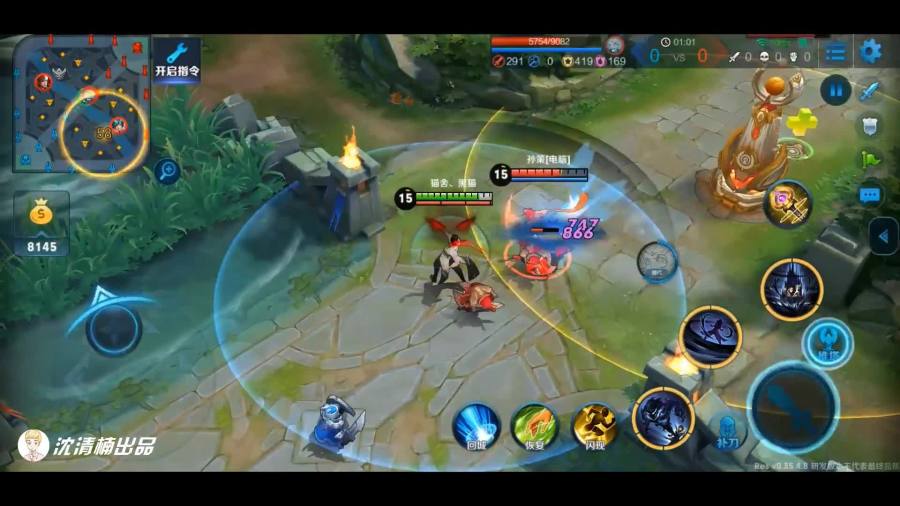Image resolution: width=900 pixels, height=506 pixels.
Task: Select the 补刀 last-hit button
Action: pyautogui.click(x=727, y=428)
